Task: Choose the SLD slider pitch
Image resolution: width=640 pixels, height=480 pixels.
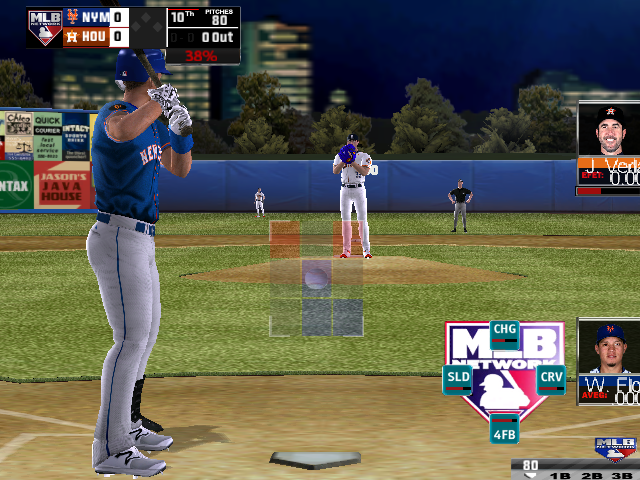Action: click(458, 379)
